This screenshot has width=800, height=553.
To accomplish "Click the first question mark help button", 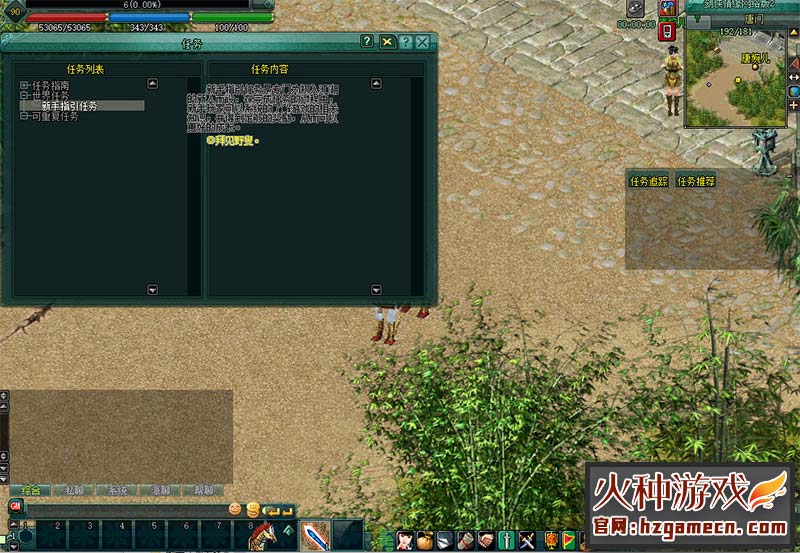I will click(x=368, y=42).
